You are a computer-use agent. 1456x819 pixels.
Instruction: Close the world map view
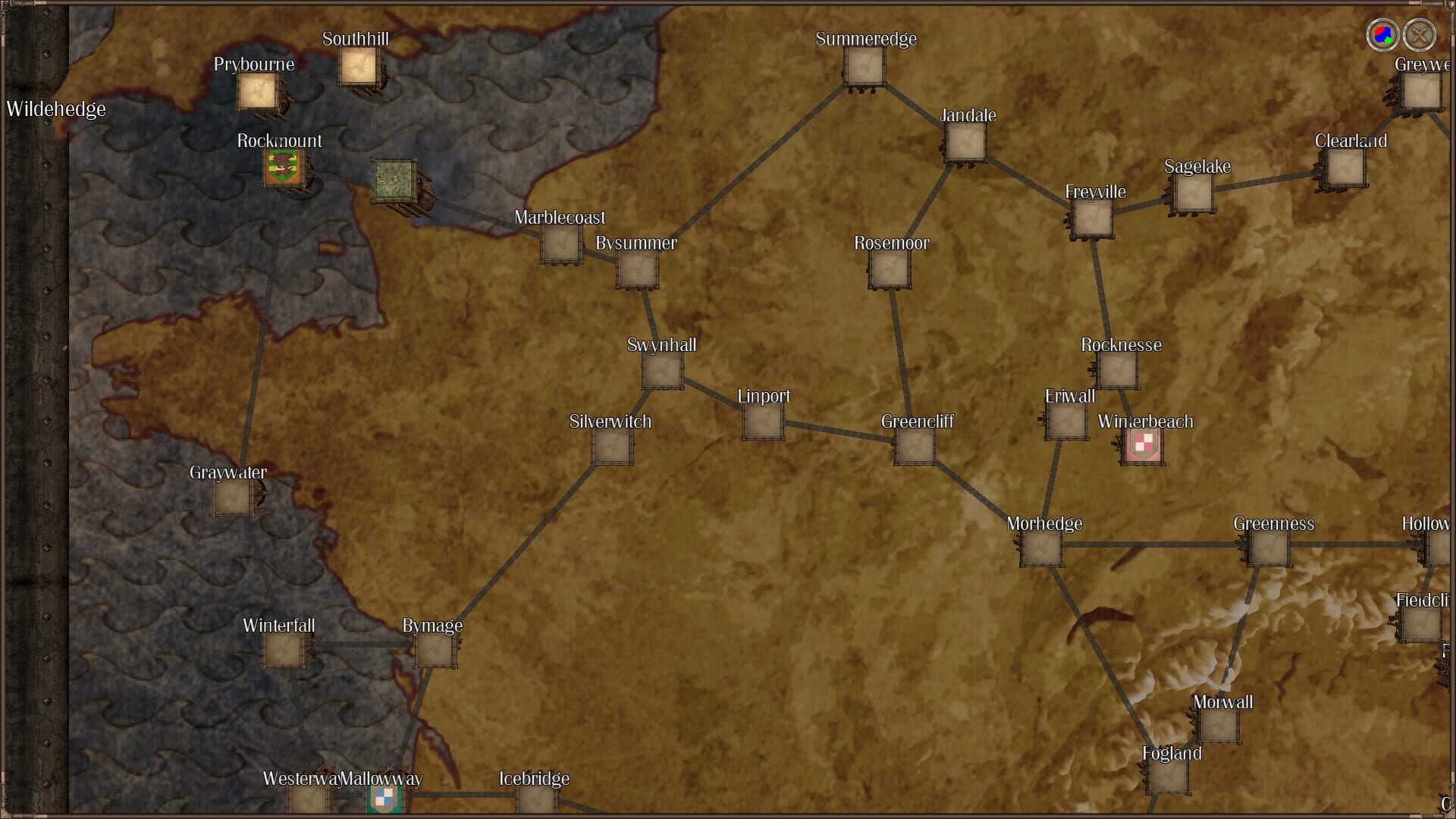(x=1421, y=33)
